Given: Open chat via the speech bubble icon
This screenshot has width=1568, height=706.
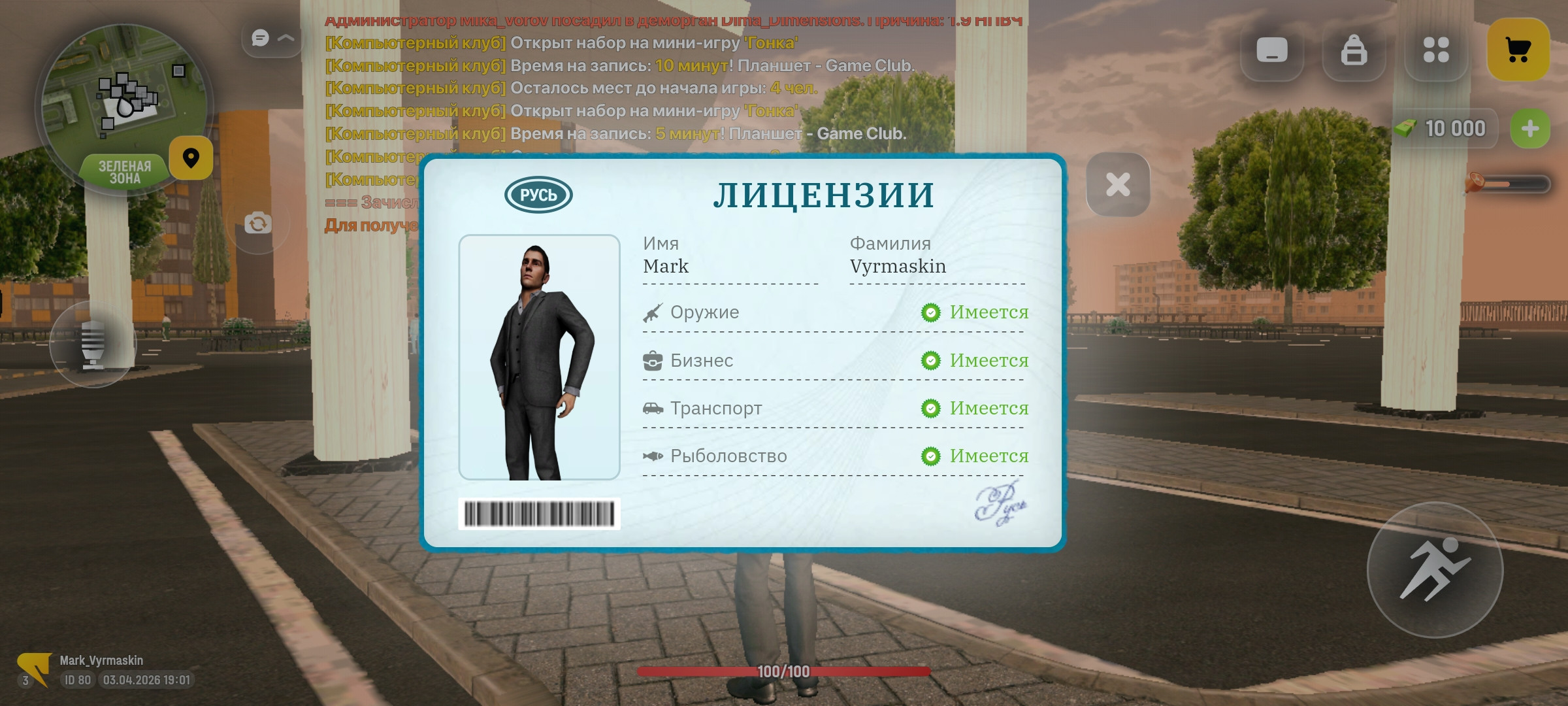Looking at the screenshot, I should pyautogui.click(x=261, y=37).
